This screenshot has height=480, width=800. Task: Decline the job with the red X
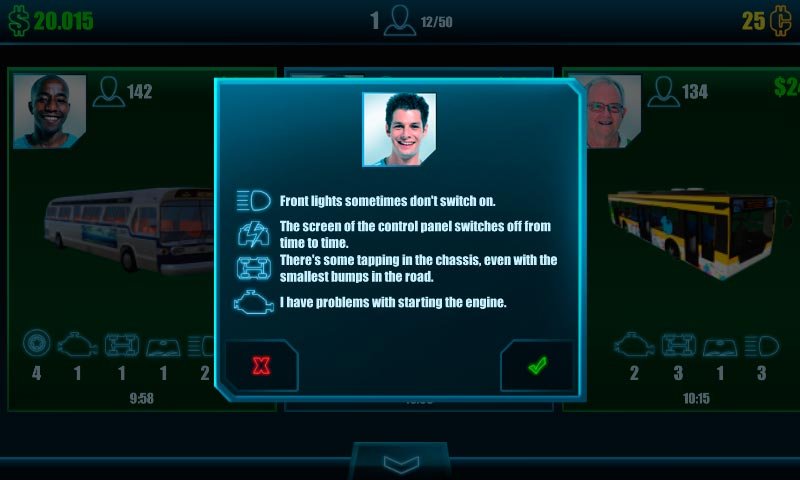[261, 365]
